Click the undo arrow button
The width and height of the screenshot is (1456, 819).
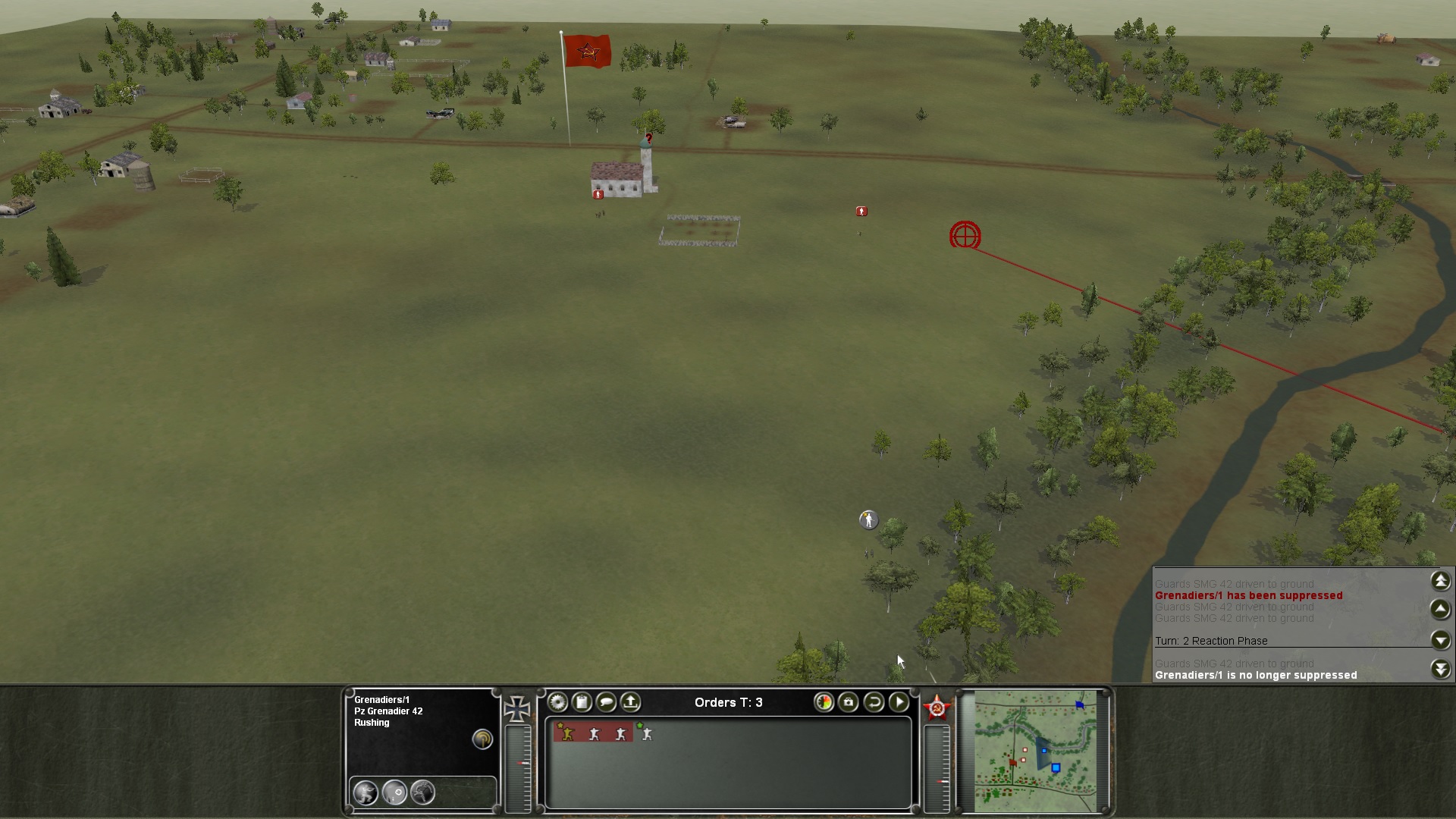click(874, 702)
